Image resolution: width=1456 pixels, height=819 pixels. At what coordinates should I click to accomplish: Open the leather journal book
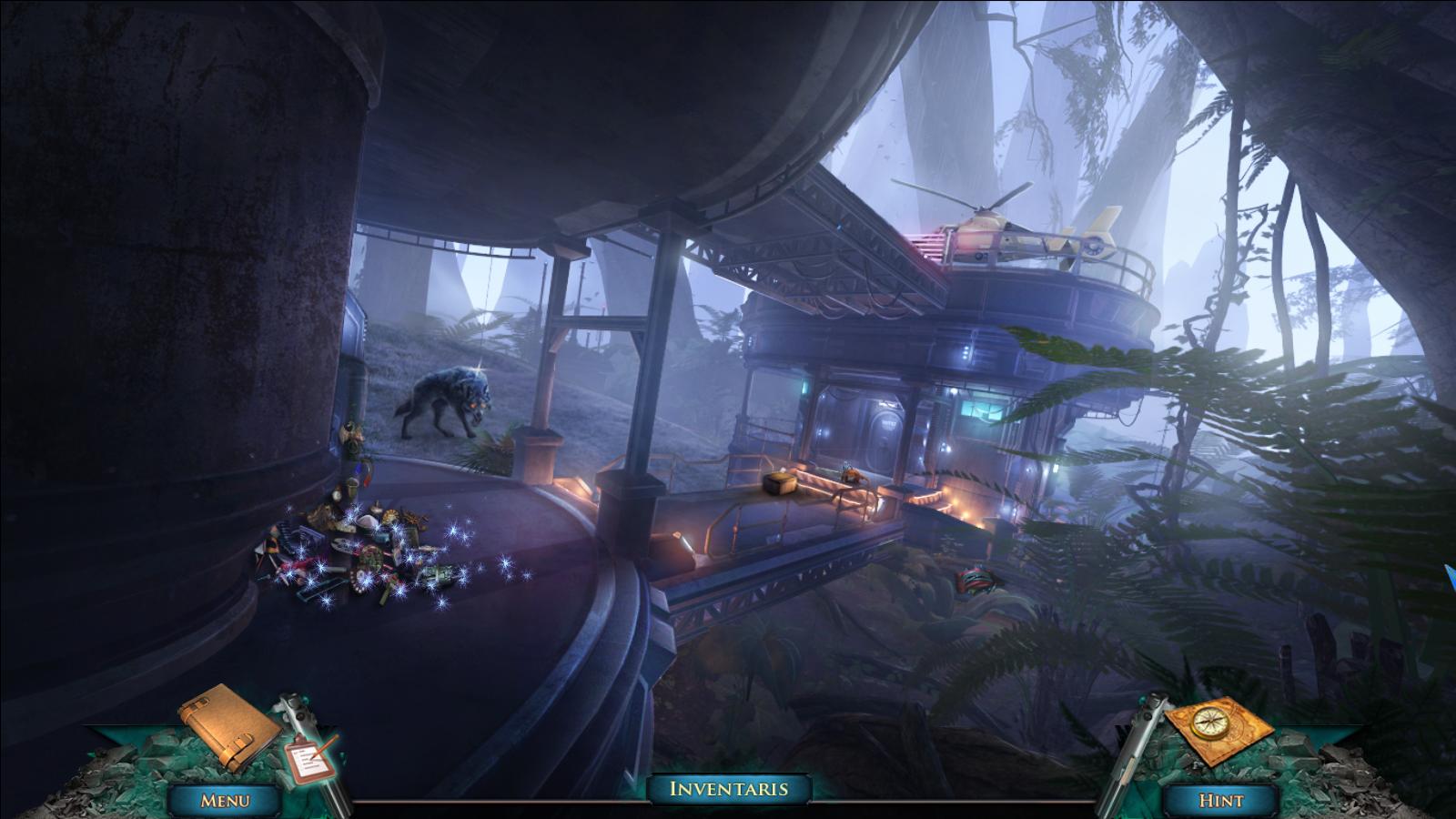228,727
